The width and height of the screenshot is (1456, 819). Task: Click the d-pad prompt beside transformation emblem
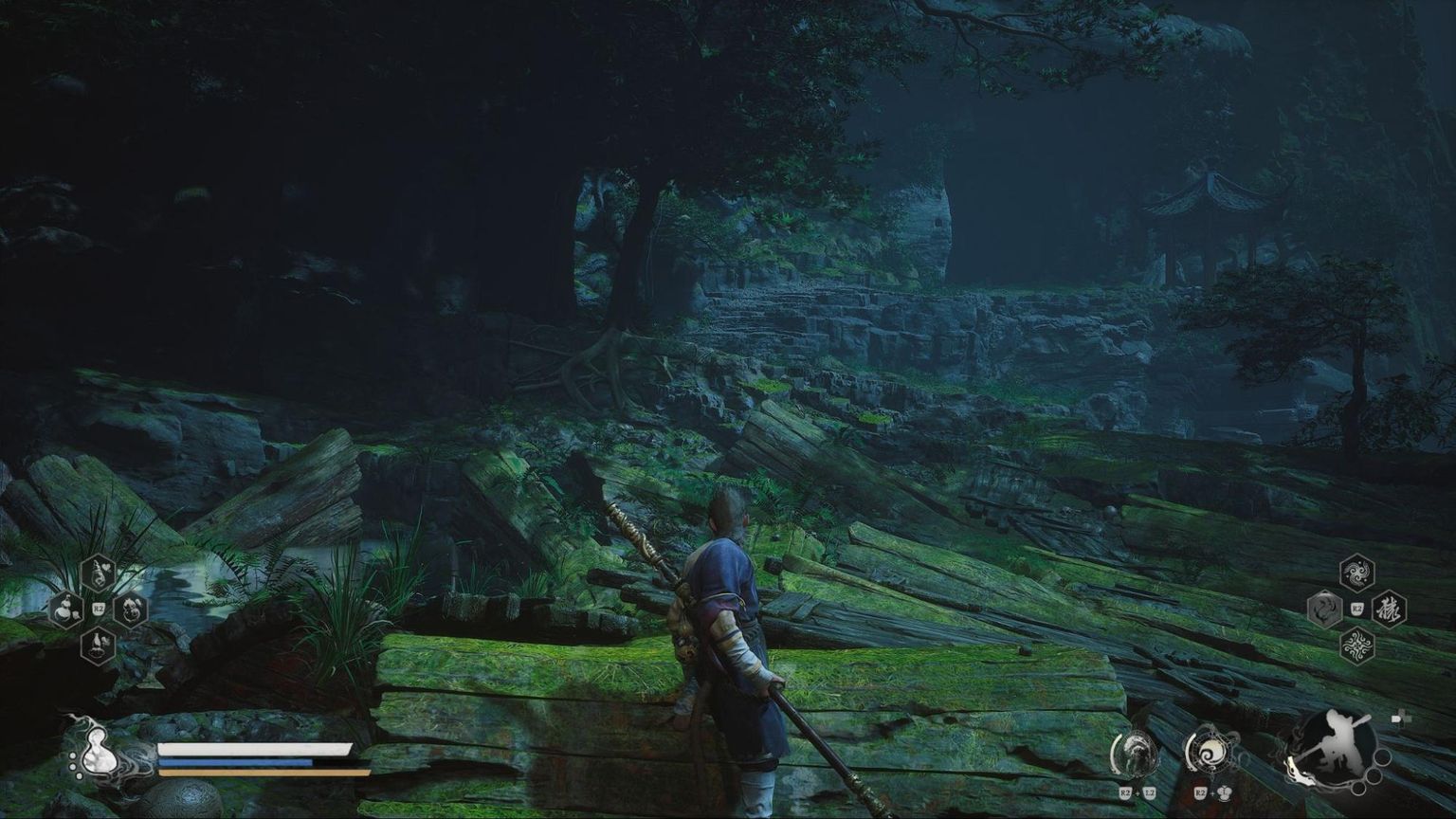[1225, 792]
